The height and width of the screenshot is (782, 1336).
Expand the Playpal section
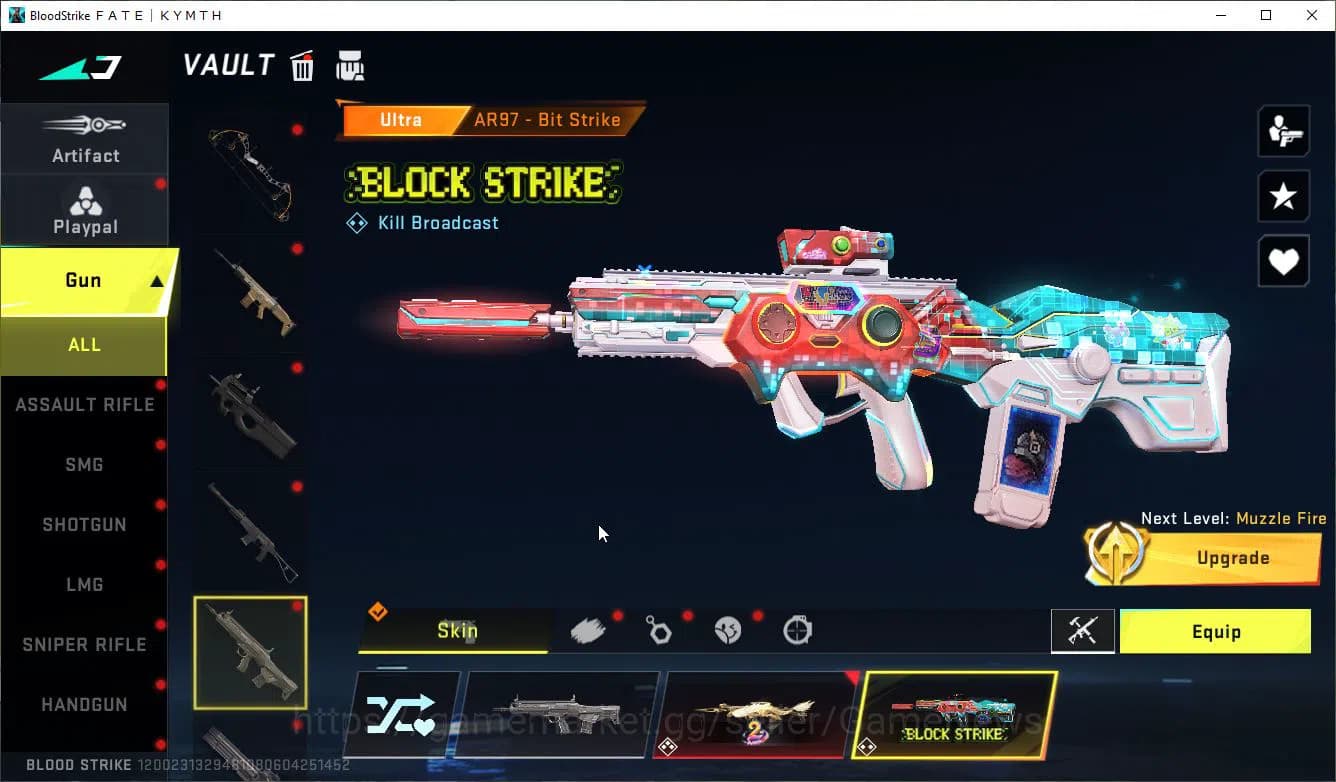click(x=85, y=210)
